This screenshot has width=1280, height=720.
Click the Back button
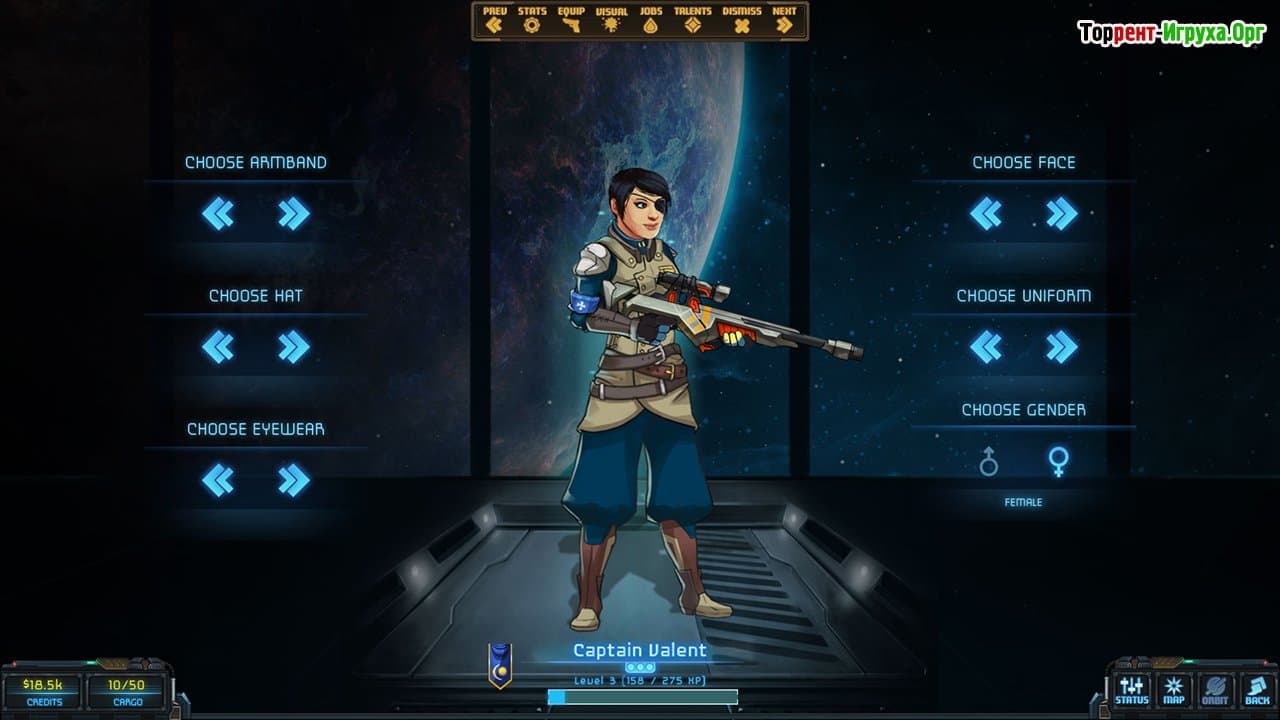(1256, 690)
